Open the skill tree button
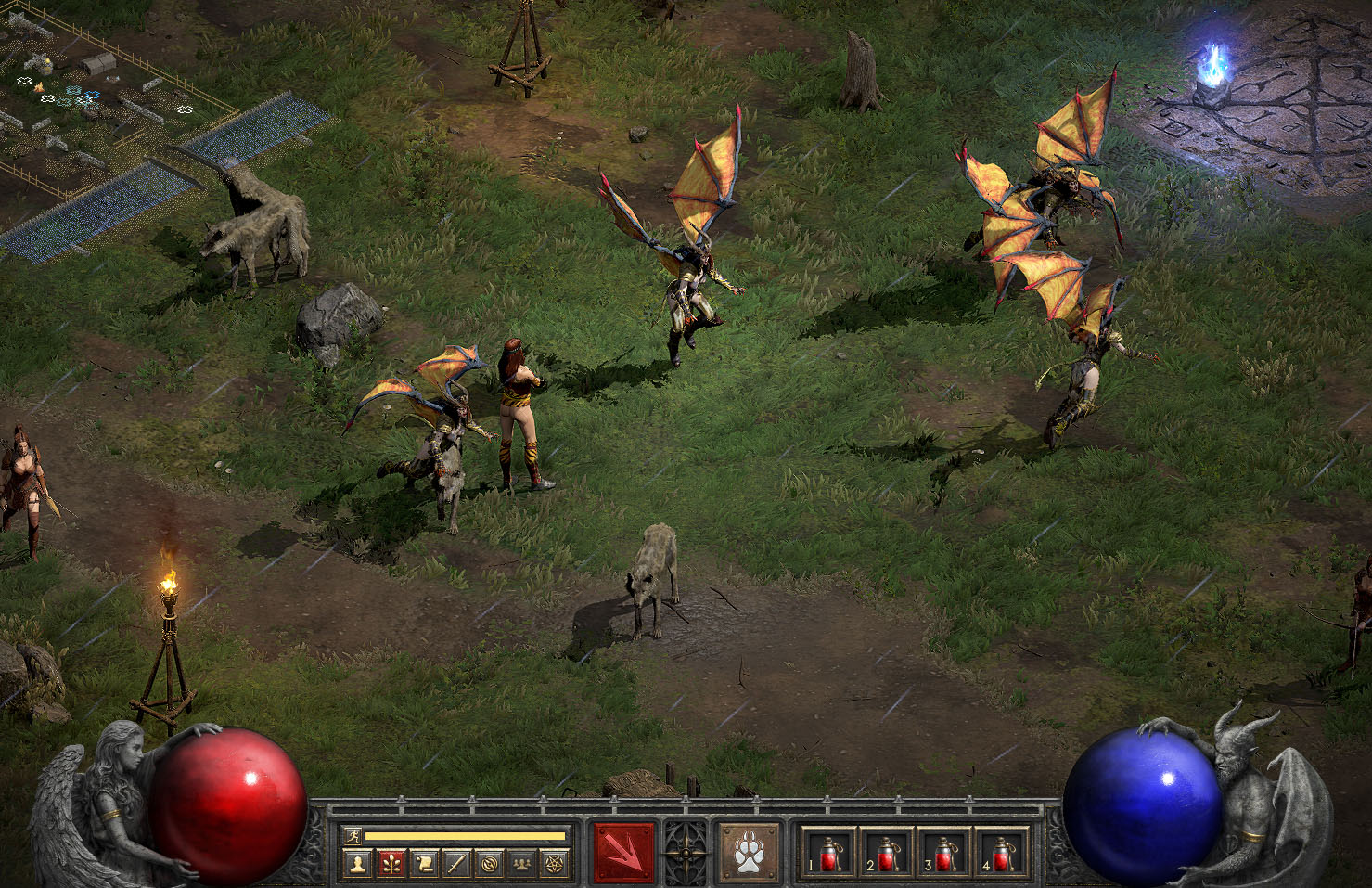Image resolution: width=1372 pixels, height=888 pixels. click(x=391, y=865)
